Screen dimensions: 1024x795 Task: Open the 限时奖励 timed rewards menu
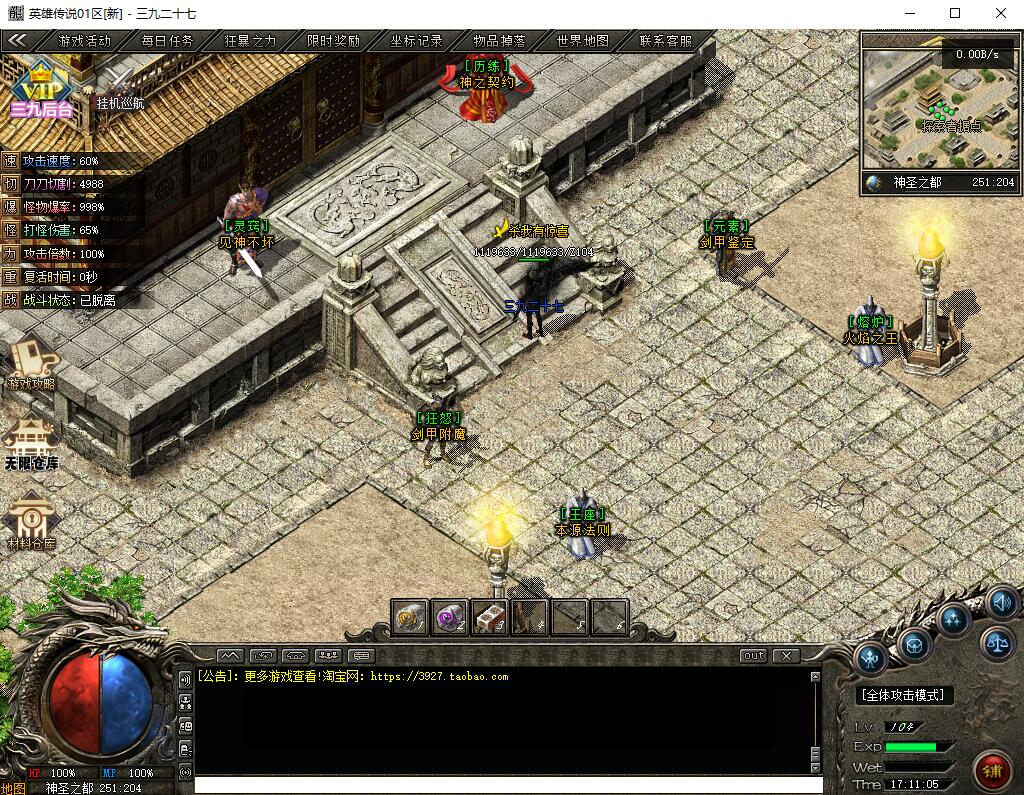point(333,41)
